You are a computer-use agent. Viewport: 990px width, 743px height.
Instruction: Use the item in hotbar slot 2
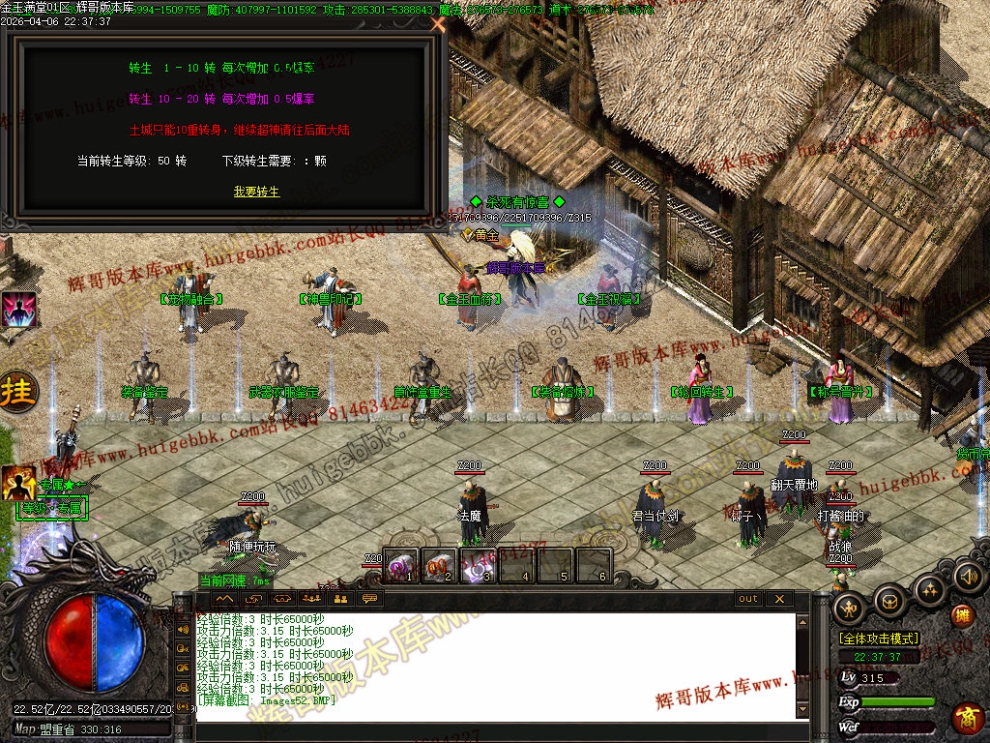[x=439, y=566]
